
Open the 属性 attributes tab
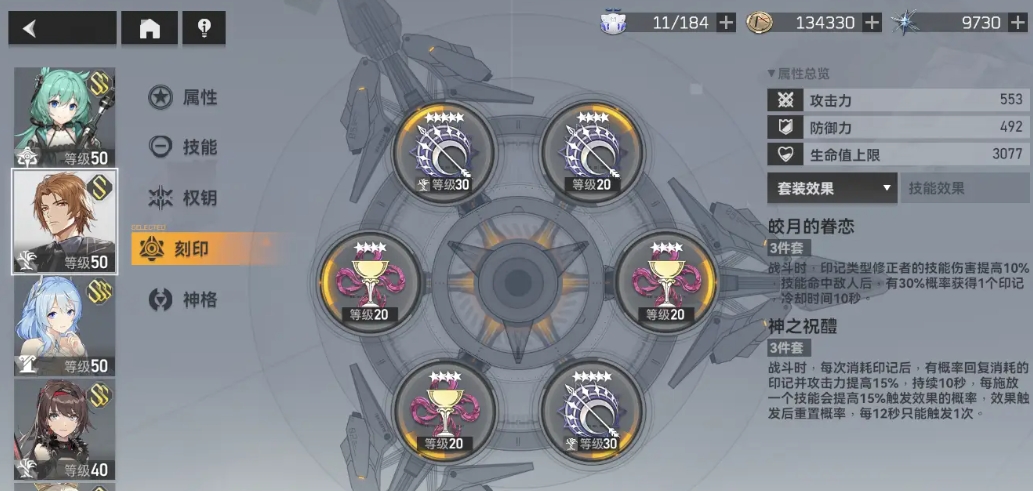(x=185, y=97)
